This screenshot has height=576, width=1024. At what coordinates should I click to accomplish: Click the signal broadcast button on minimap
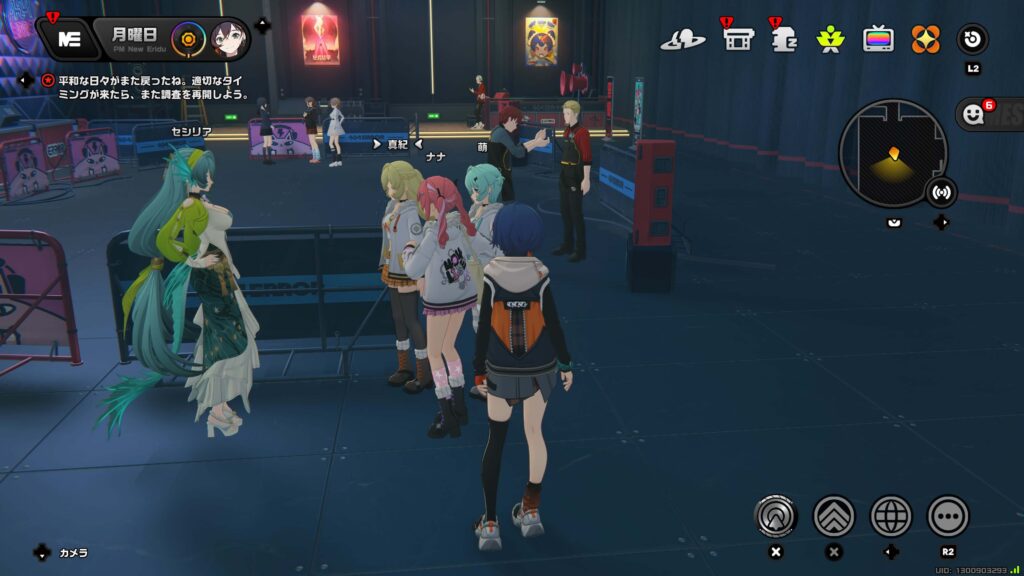coord(941,191)
